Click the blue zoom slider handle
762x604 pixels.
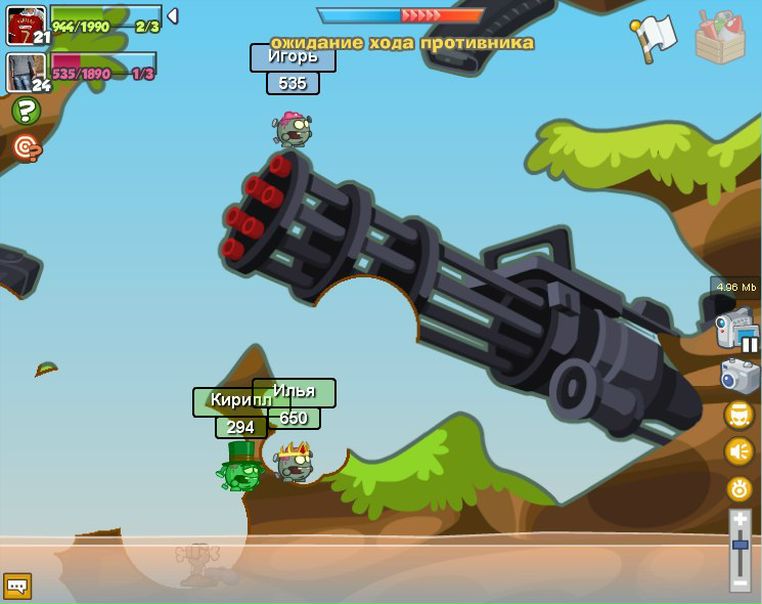click(740, 545)
